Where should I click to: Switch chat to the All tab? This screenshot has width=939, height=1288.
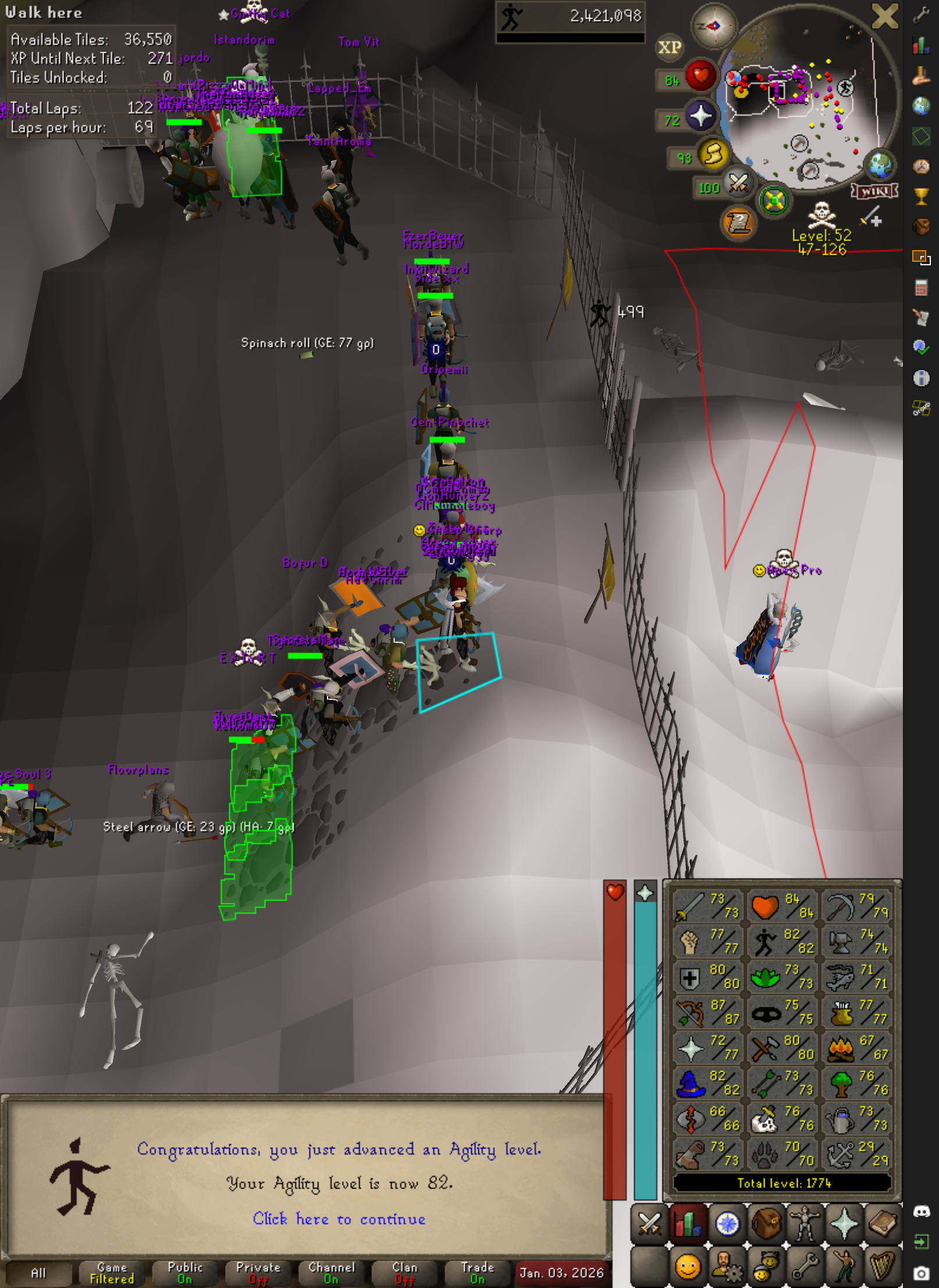tap(38, 1273)
